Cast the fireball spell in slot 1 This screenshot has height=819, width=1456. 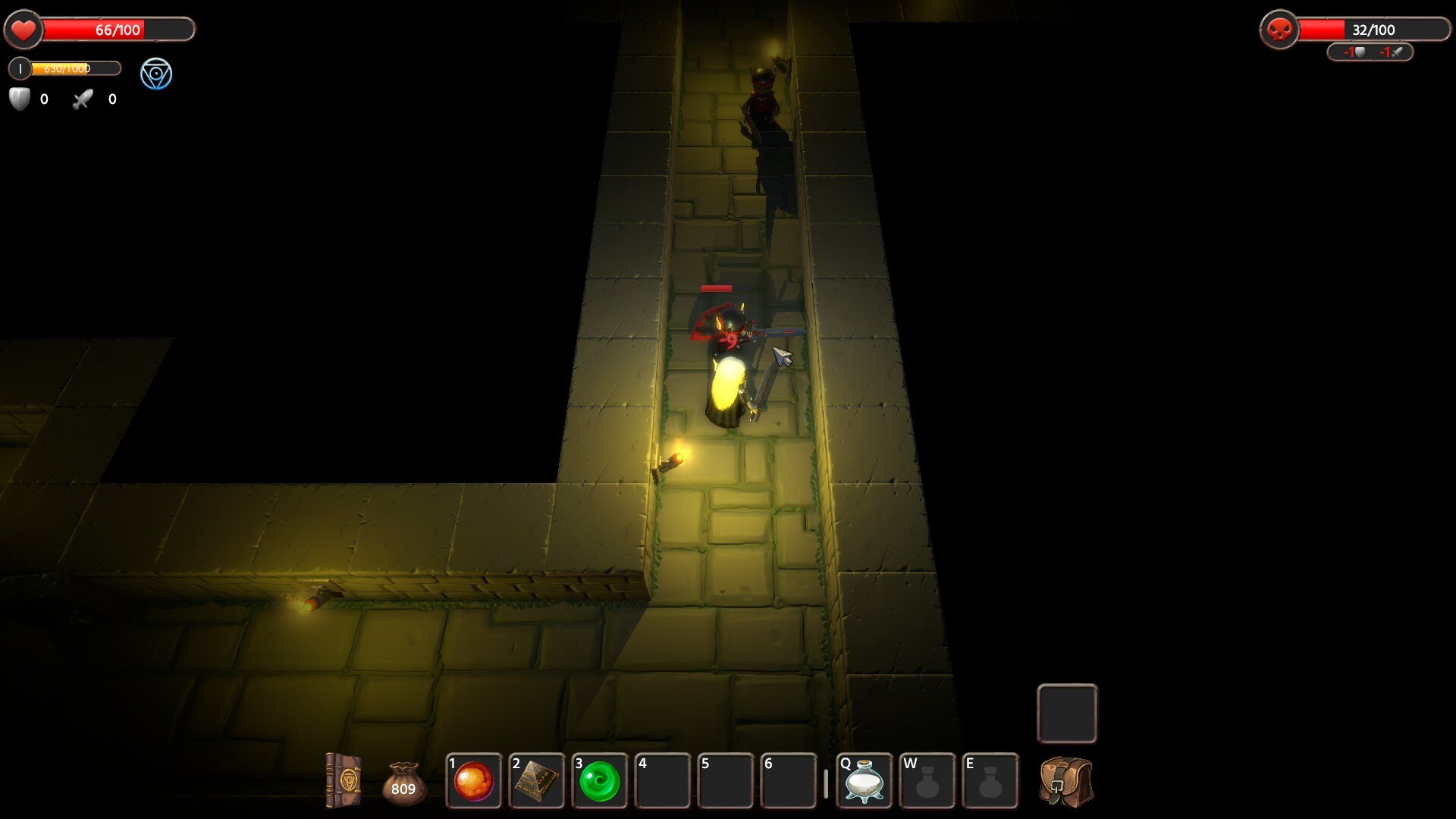pos(474,781)
